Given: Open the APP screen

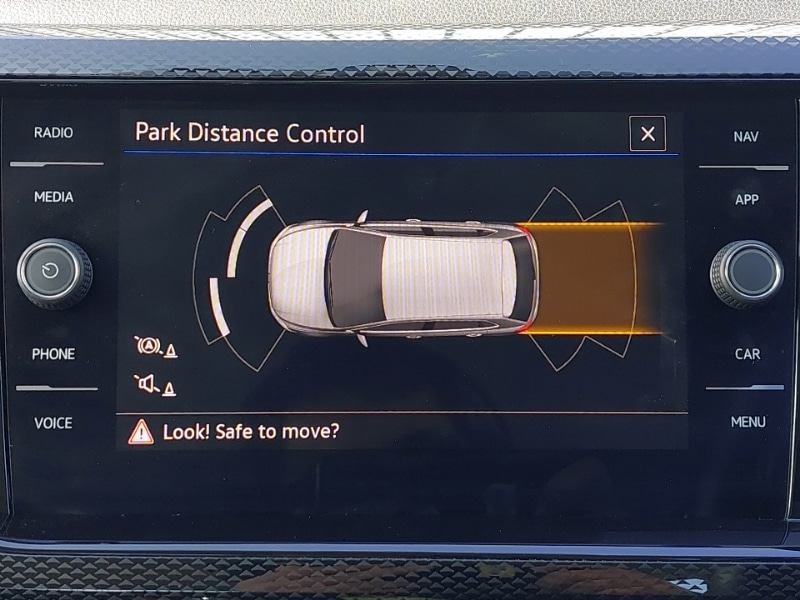Looking at the screenshot, I should pyautogui.click(x=746, y=200).
